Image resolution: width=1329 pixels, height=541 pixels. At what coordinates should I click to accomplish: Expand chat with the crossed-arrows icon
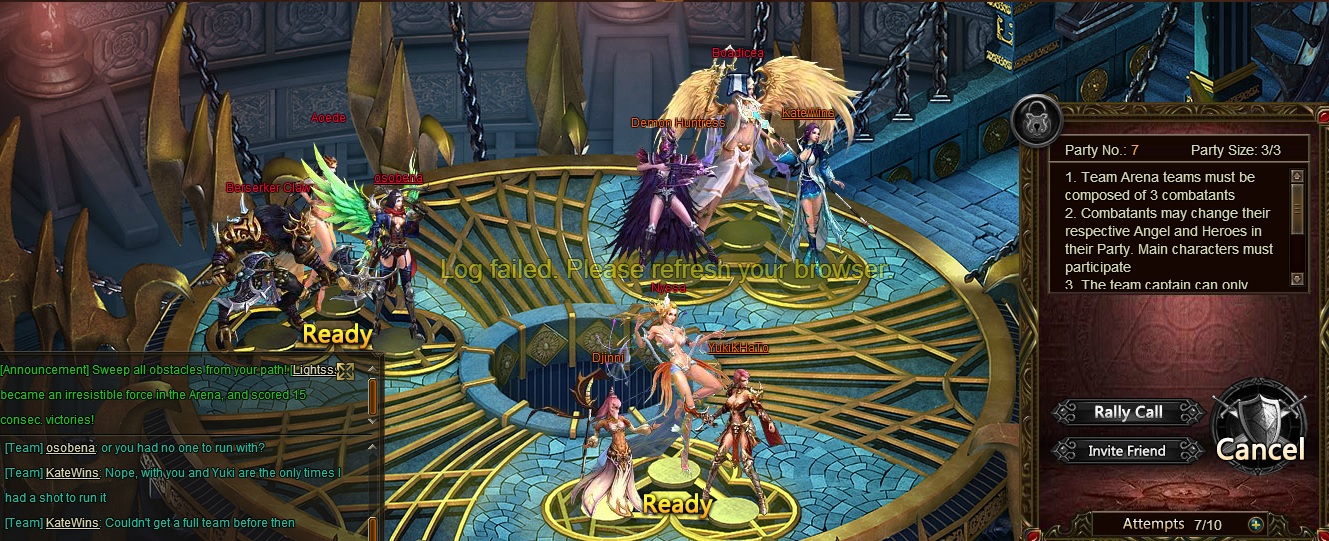point(345,372)
